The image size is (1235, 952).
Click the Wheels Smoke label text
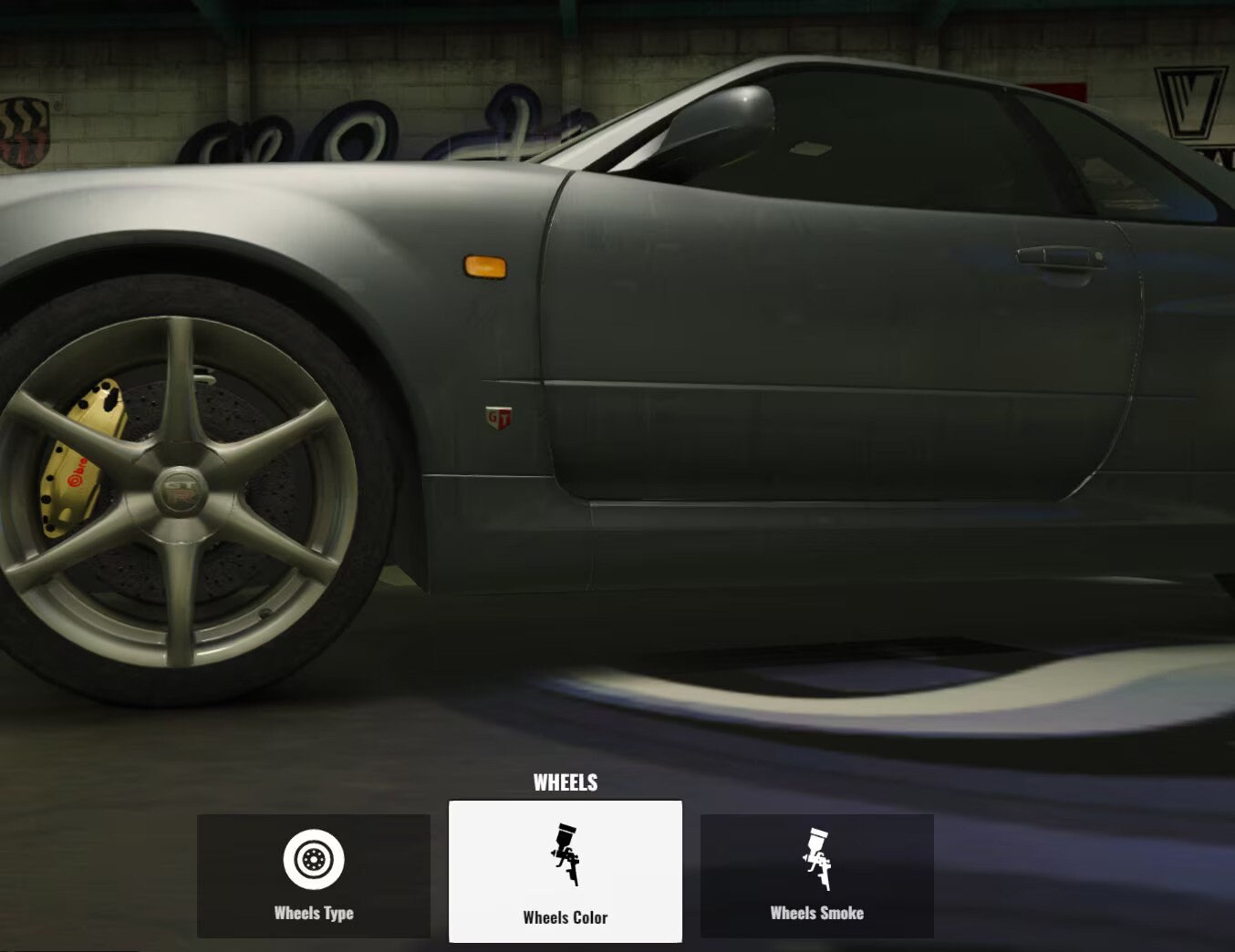(818, 912)
